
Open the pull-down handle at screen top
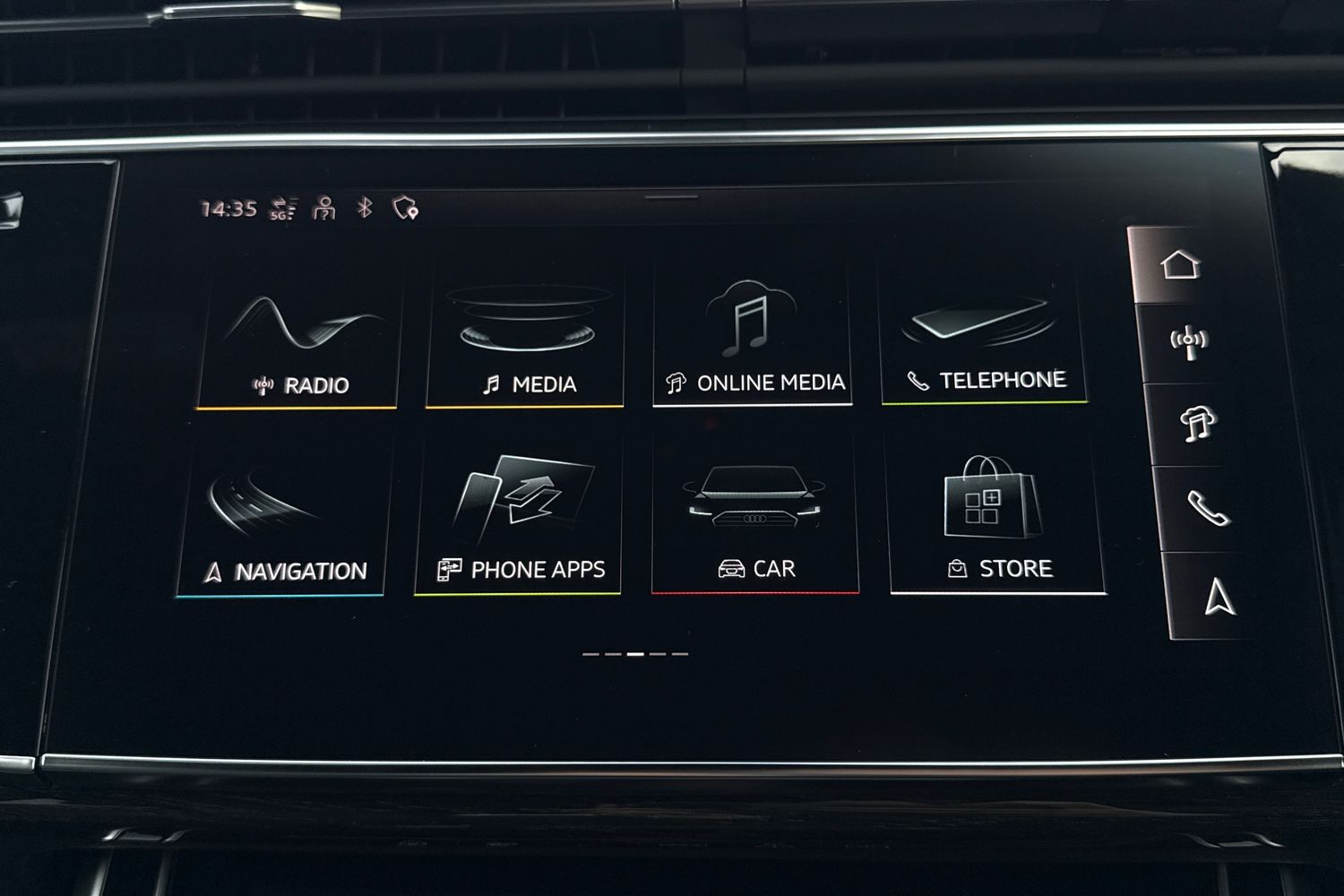671,196
